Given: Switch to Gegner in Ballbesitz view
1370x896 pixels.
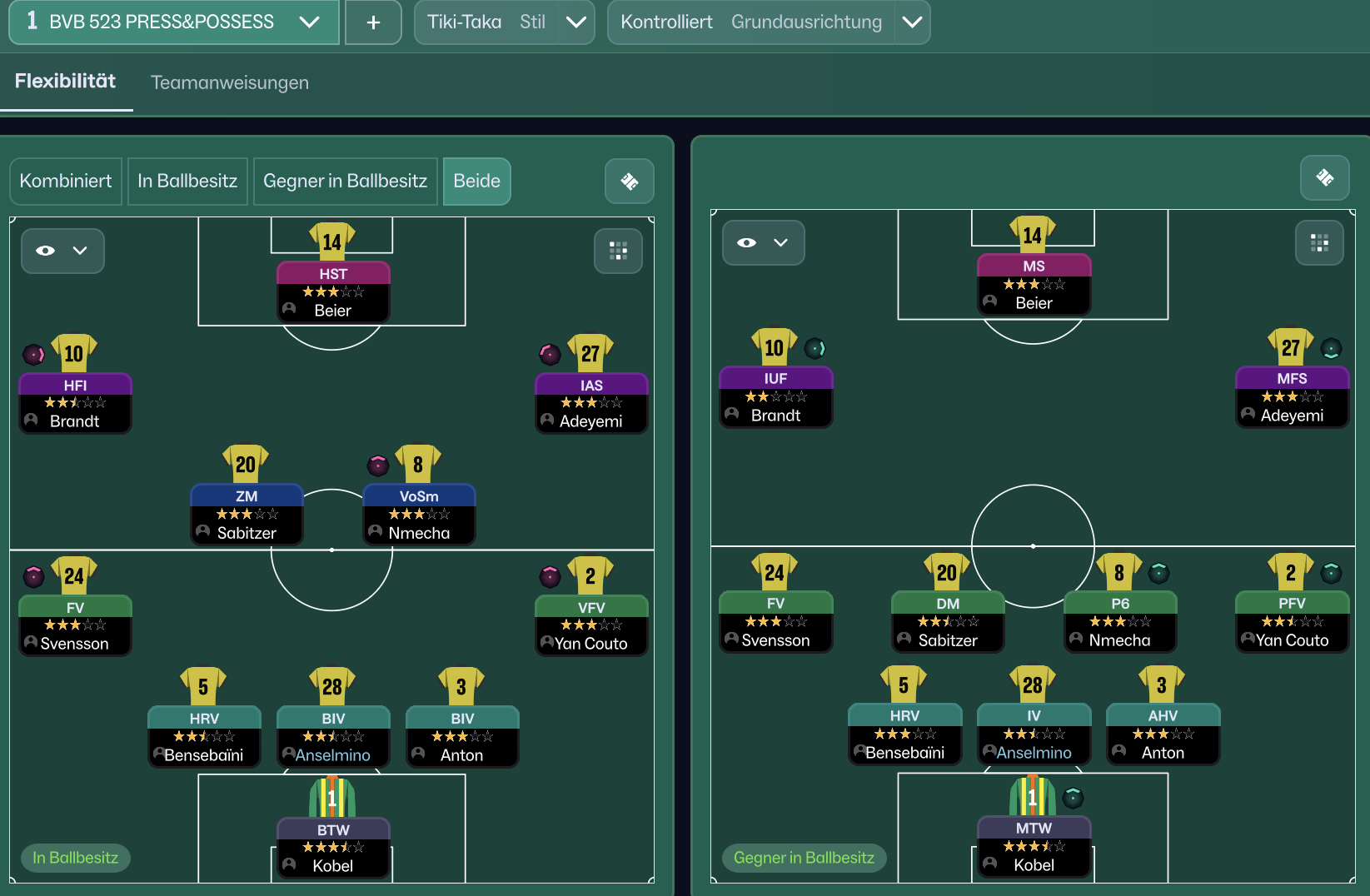Looking at the screenshot, I should [345, 181].
